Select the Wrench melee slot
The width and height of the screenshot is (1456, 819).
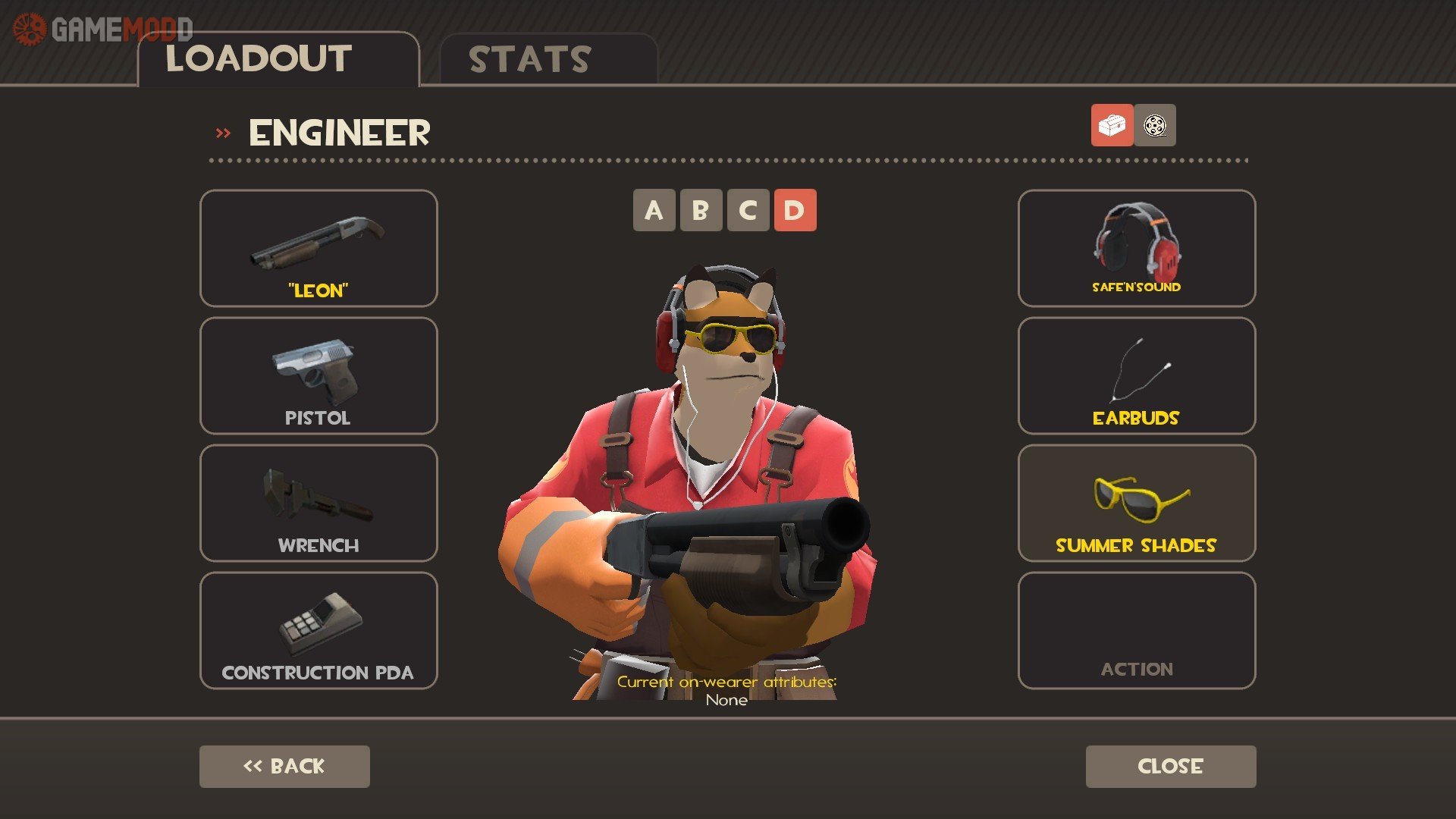(318, 502)
